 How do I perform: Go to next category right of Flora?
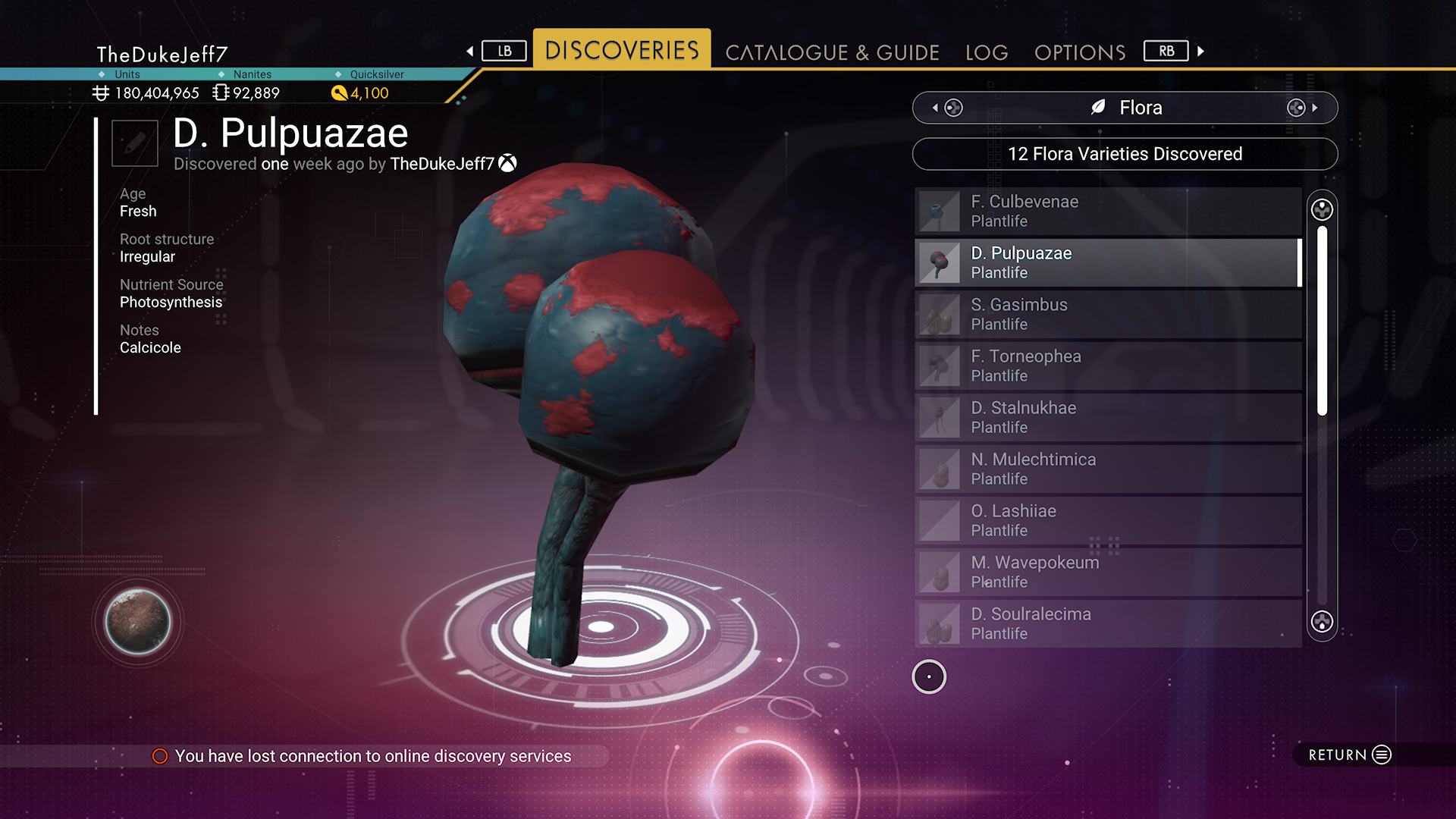(x=1302, y=108)
